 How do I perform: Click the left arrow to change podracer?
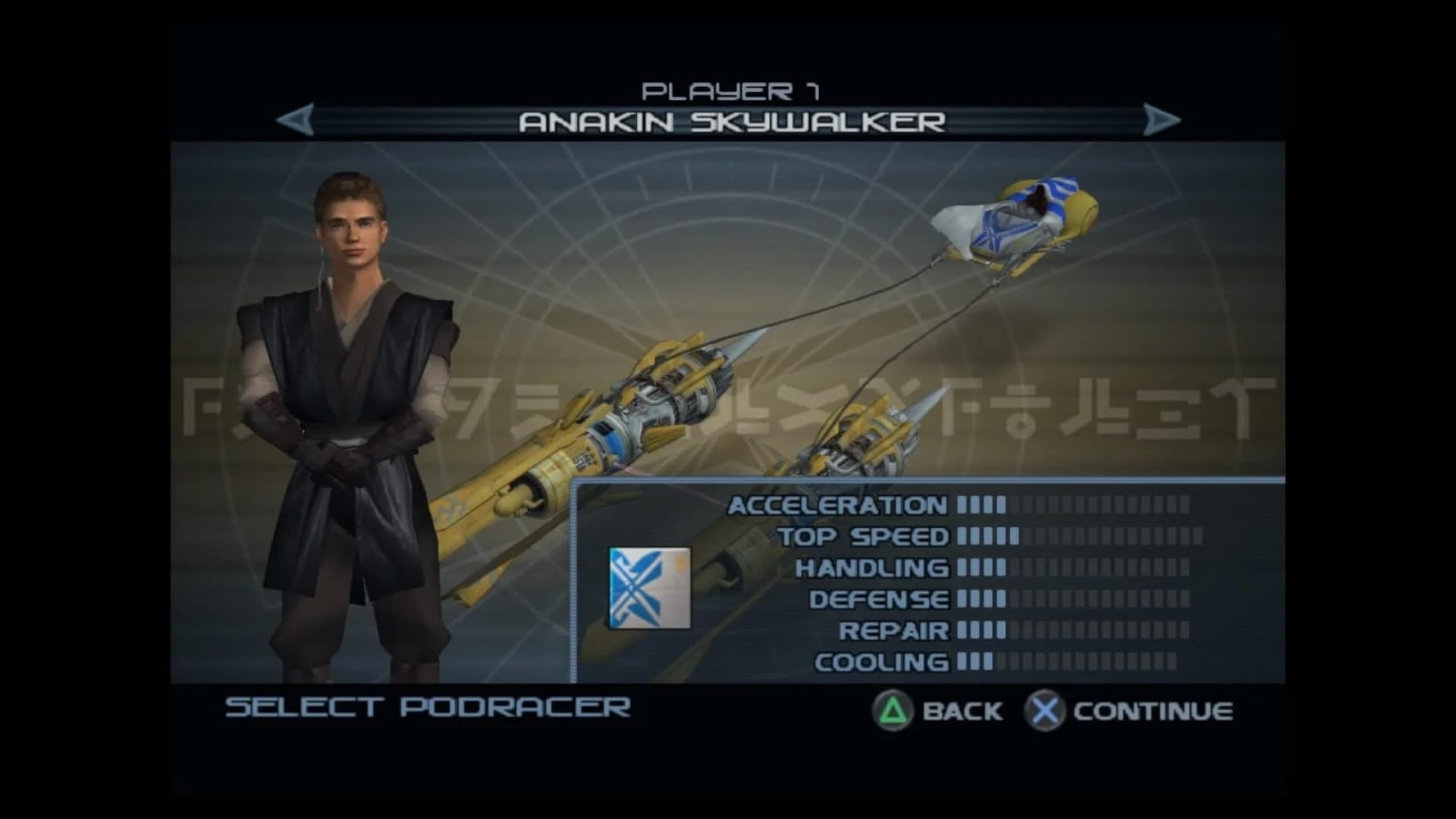[x=294, y=119]
